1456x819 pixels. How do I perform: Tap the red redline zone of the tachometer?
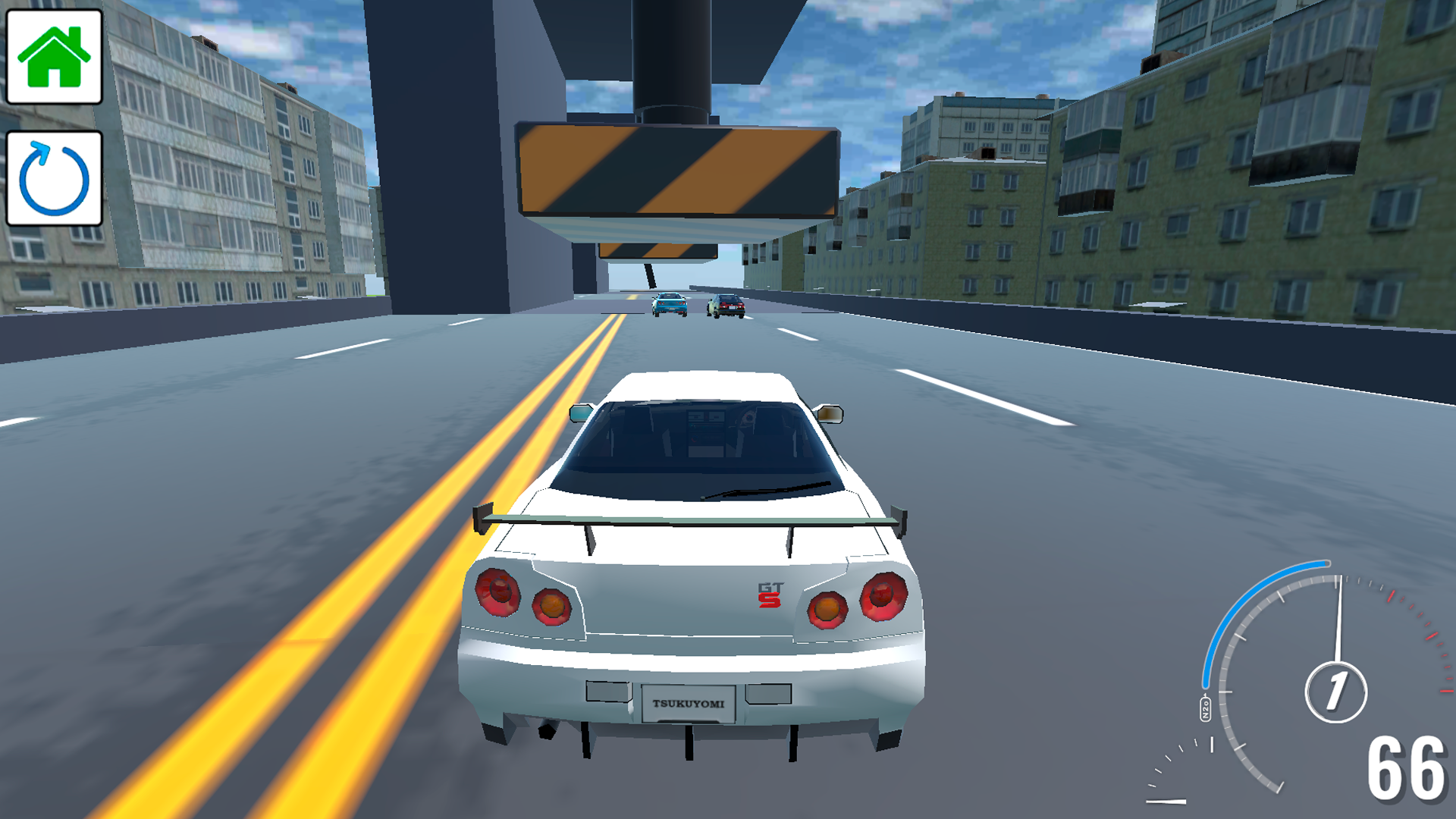coord(1417,622)
